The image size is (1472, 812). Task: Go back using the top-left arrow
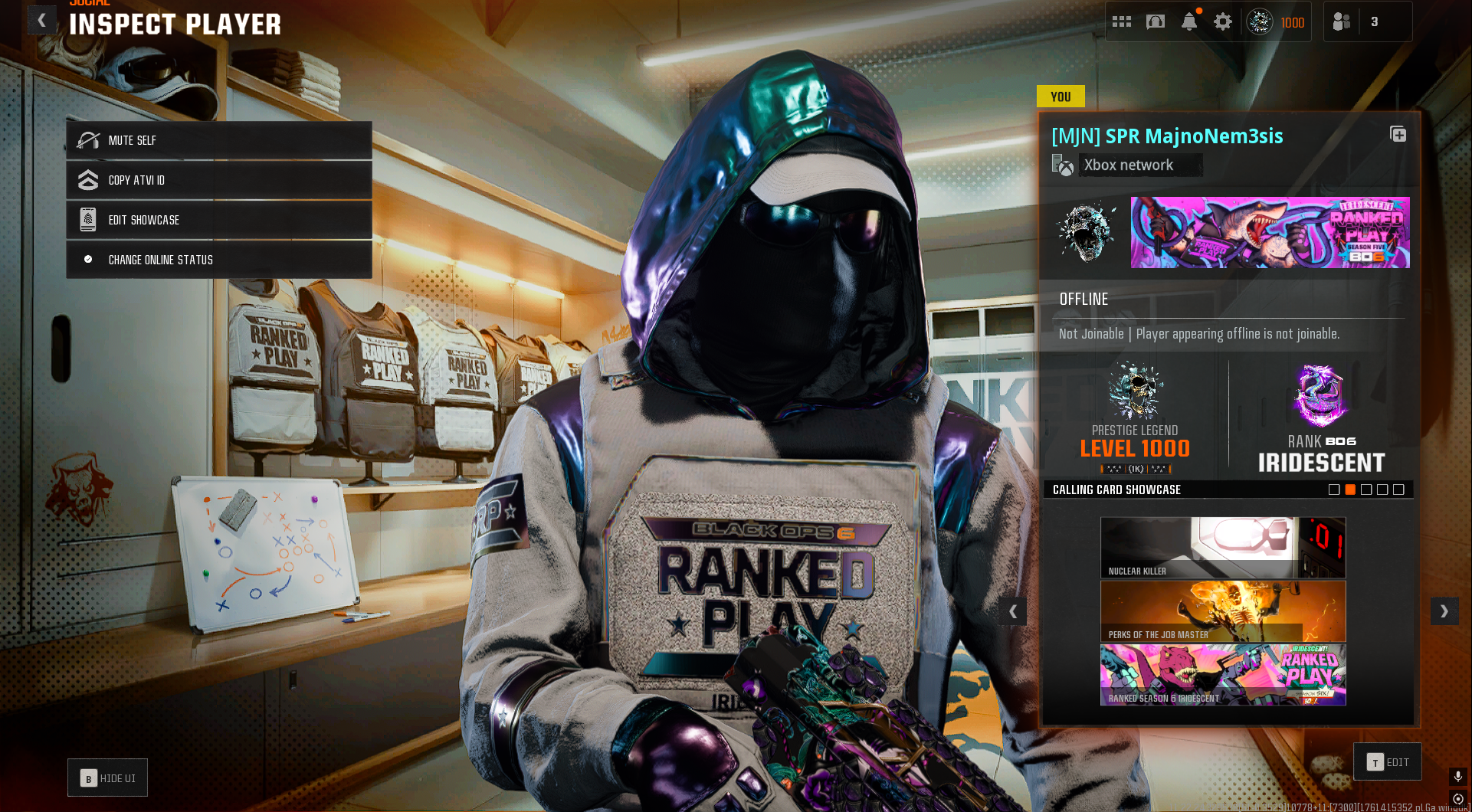click(x=42, y=20)
